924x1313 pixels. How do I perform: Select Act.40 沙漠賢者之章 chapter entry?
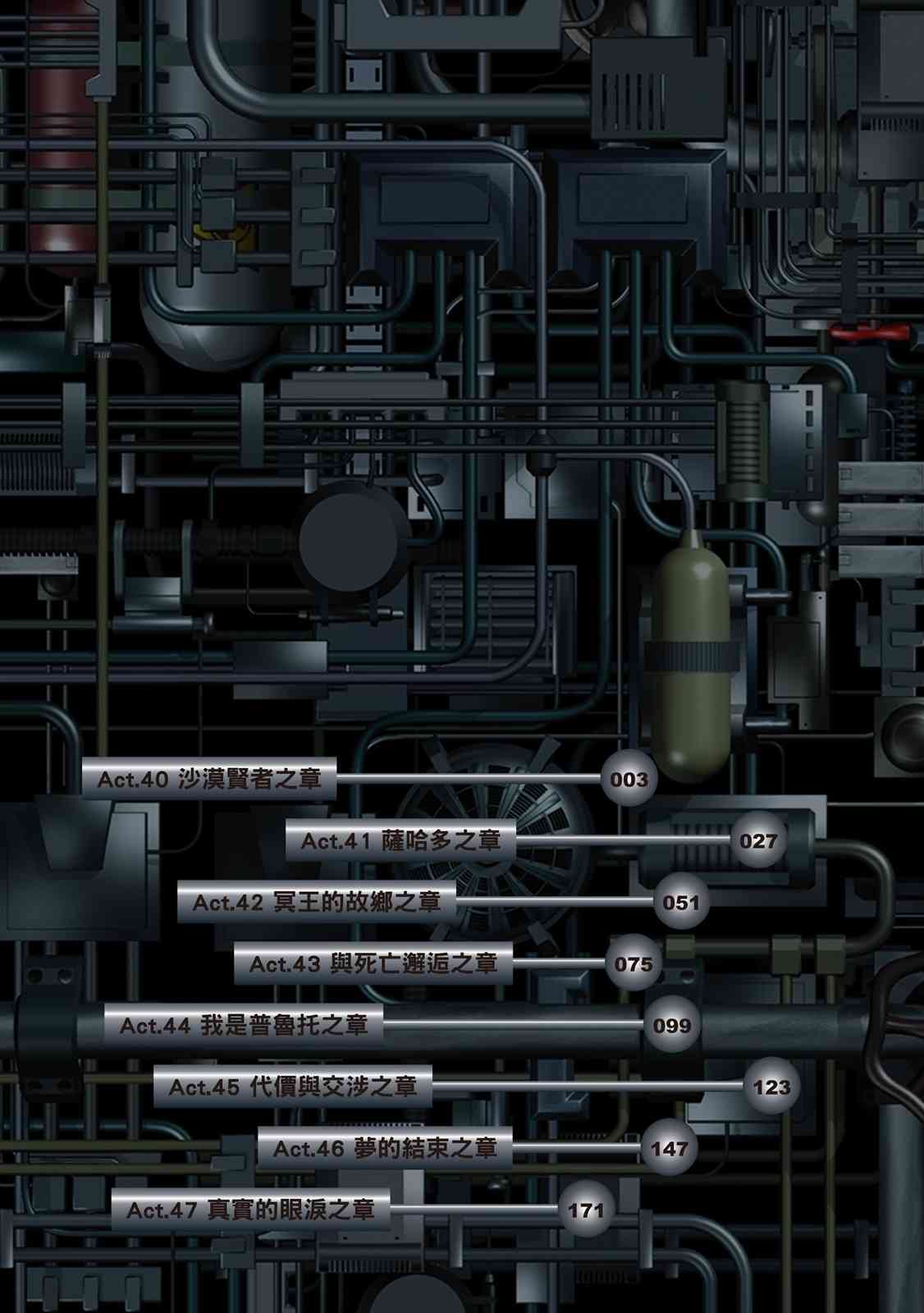(x=209, y=779)
